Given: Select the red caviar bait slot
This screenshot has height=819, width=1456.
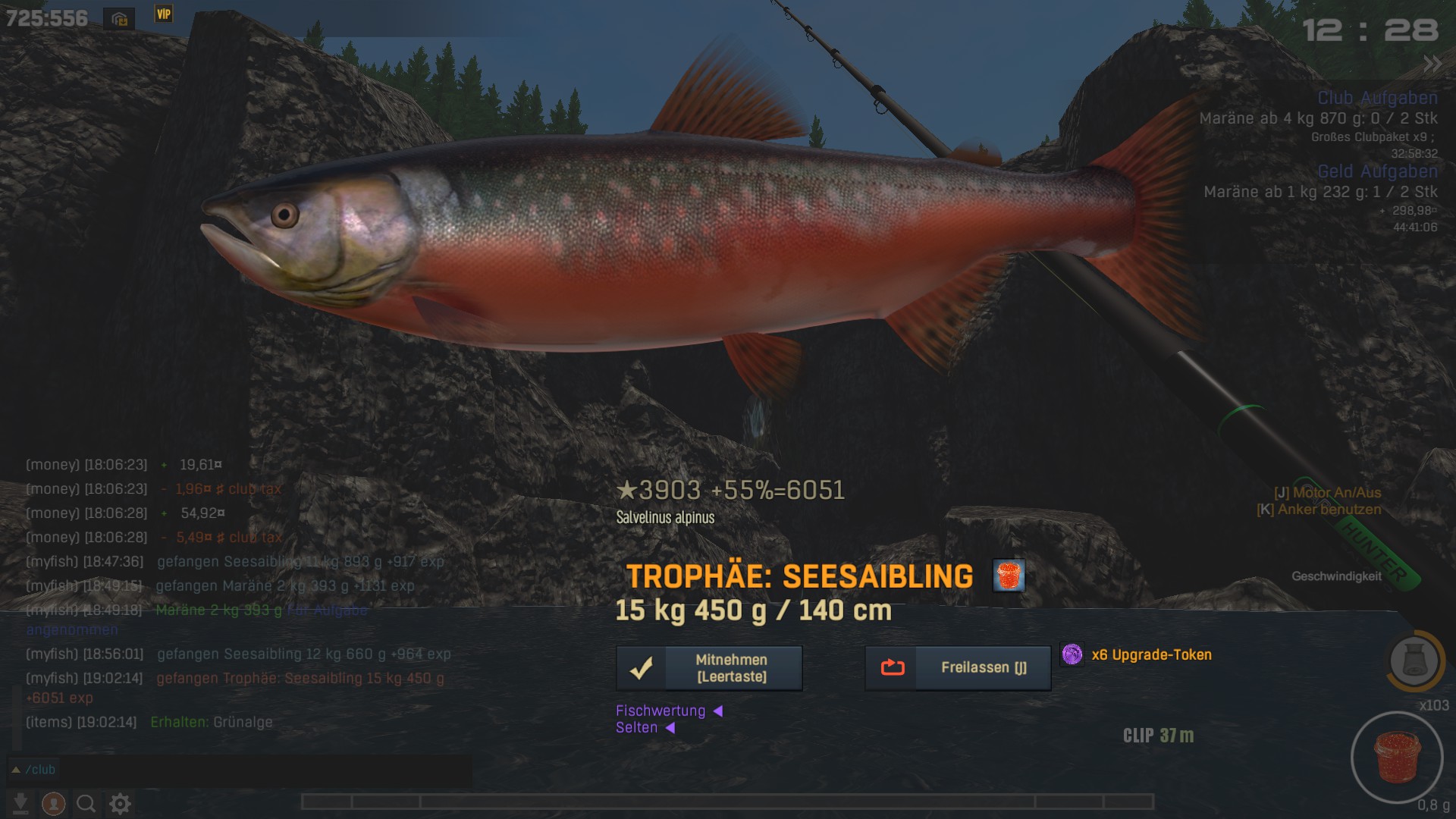Looking at the screenshot, I should click(x=1397, y=757).
